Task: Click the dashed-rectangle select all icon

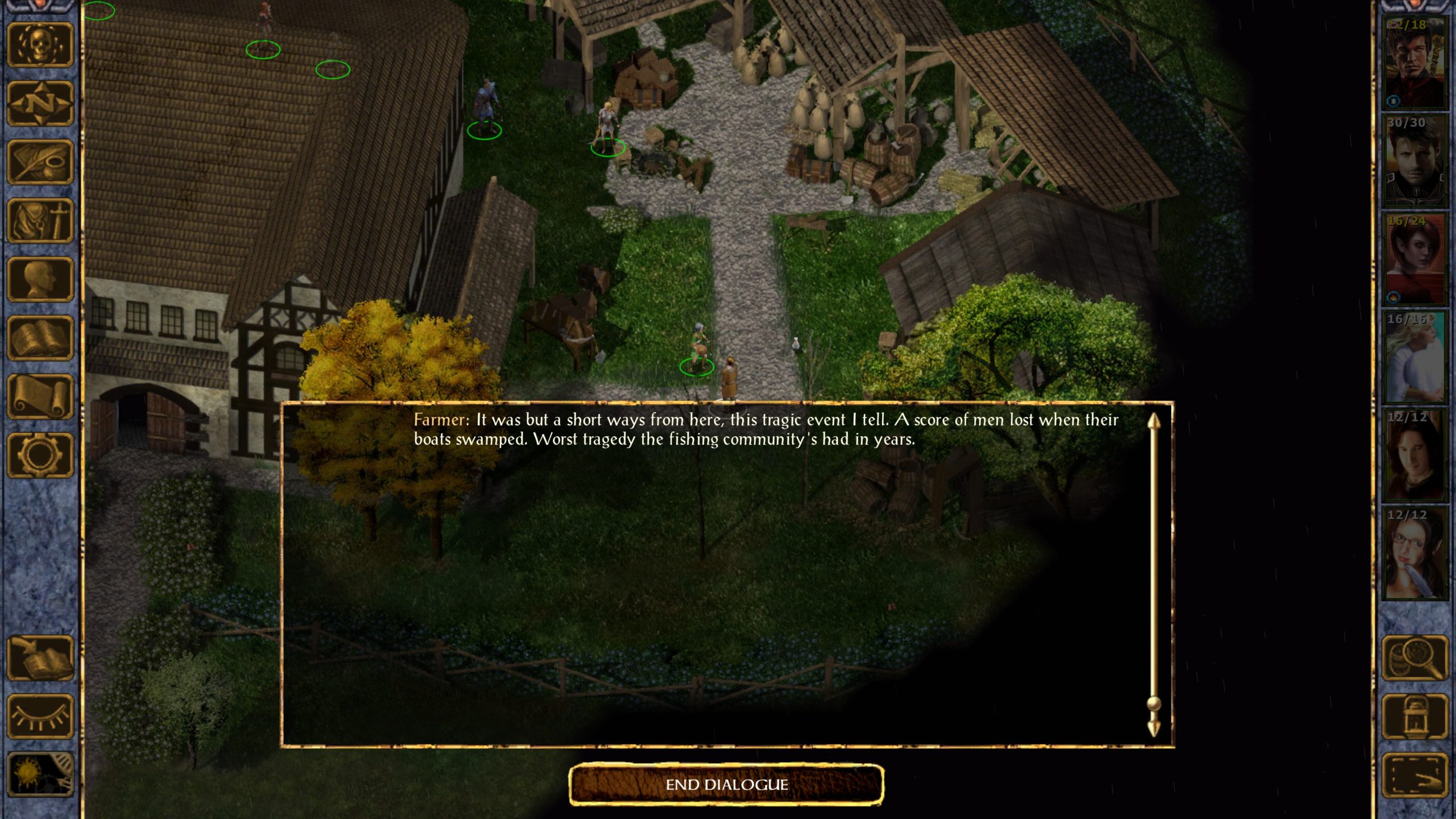Action: pos(1414,775)
